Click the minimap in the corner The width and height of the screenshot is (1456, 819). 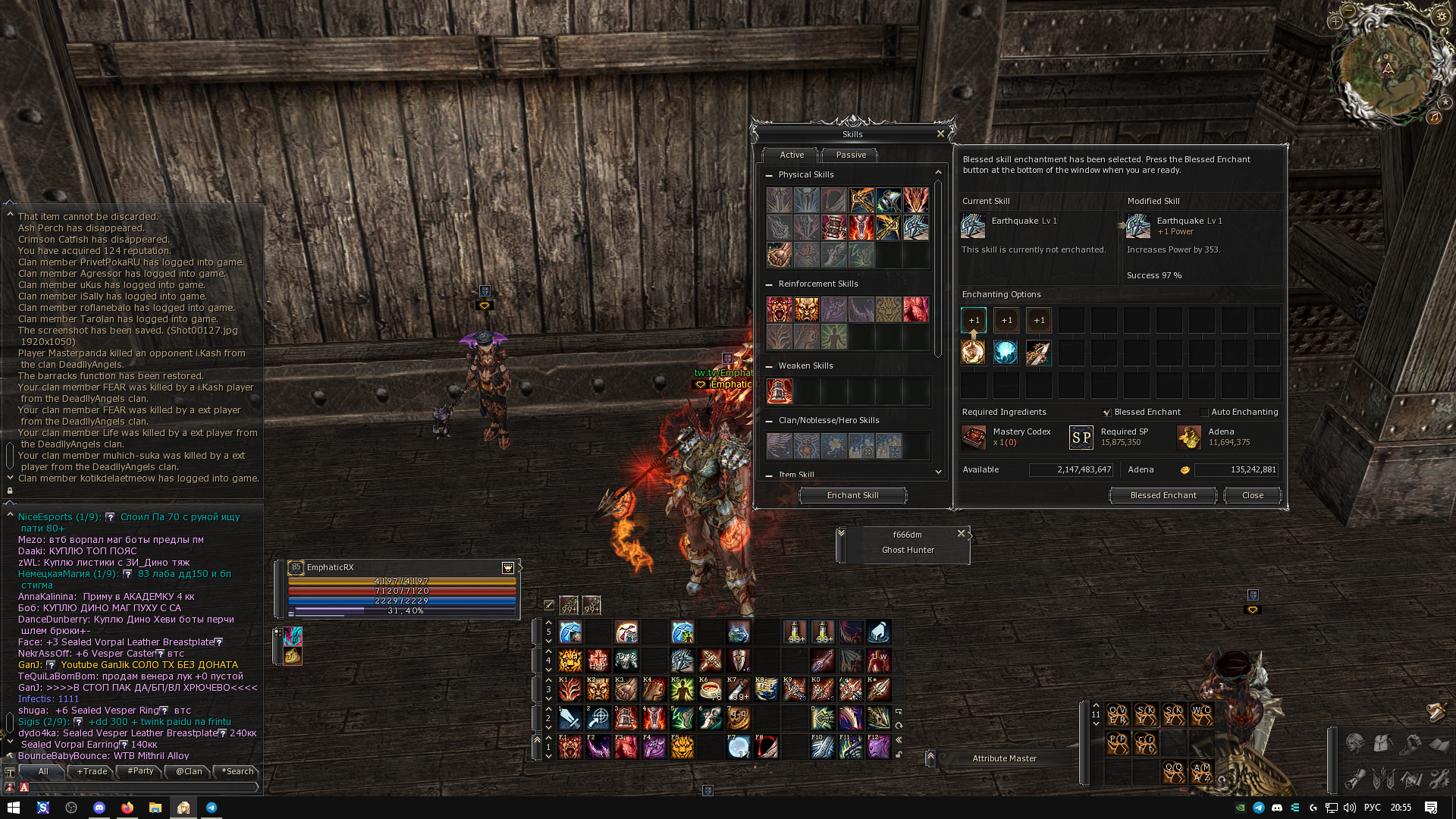(1387, 68)
